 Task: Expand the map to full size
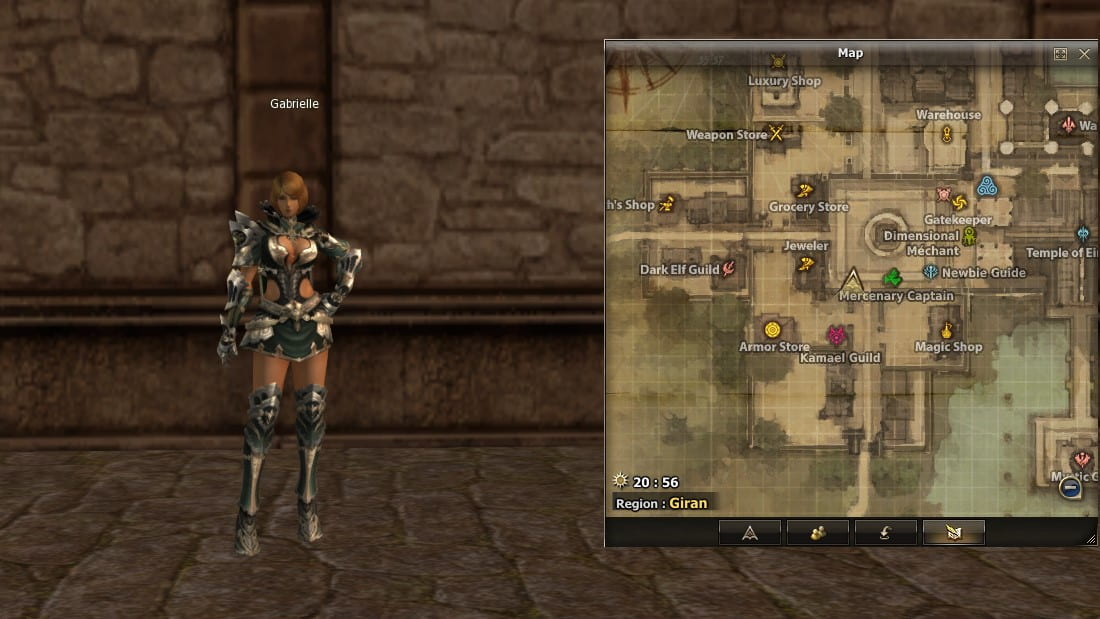pos(1061,54)
